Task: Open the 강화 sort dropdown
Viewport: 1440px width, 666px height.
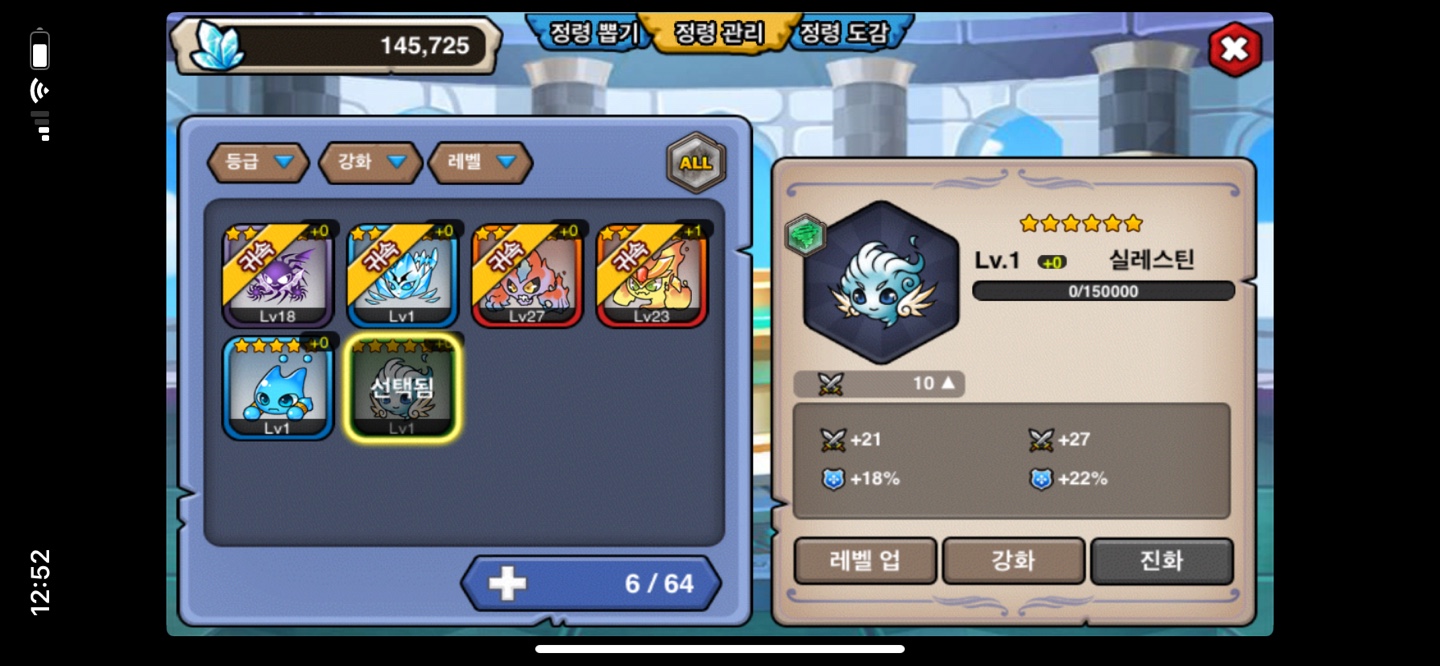Action: click(x=370, y=162)
